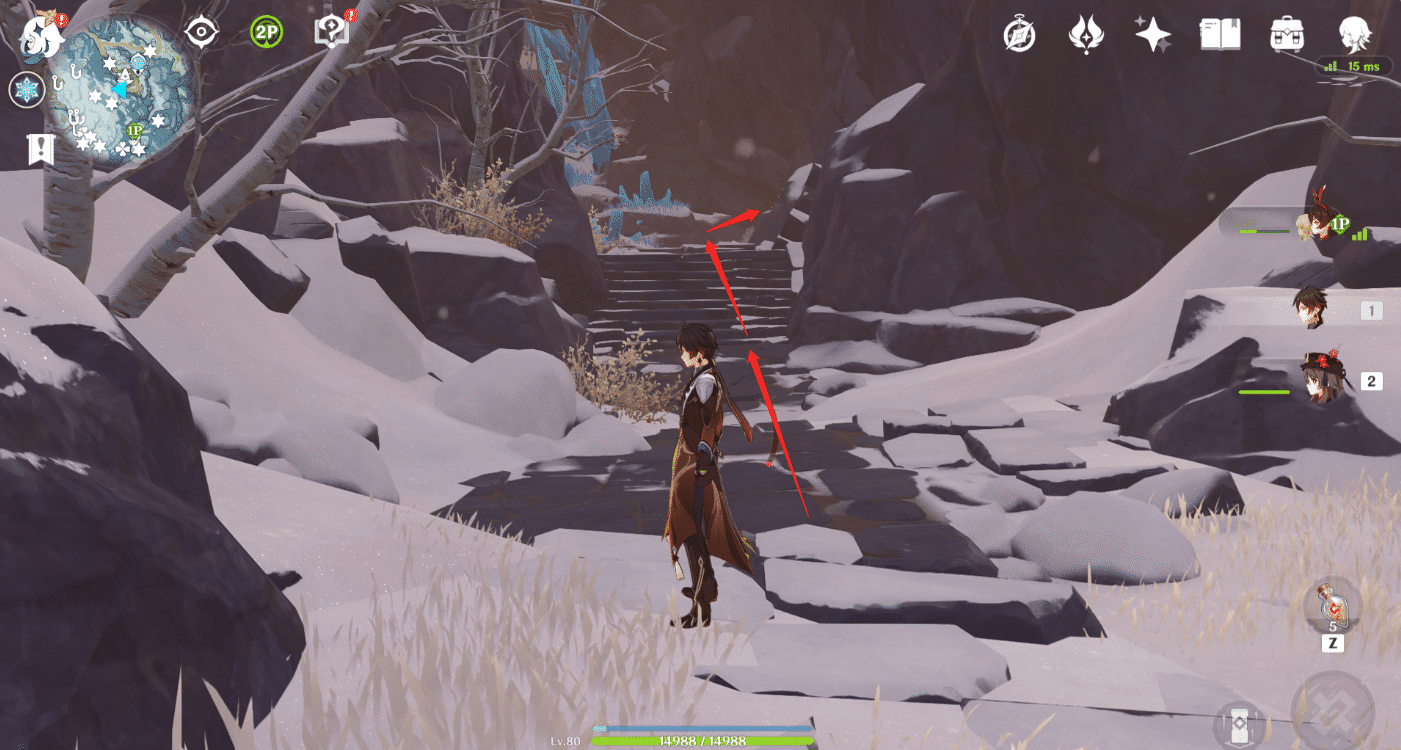This screenshot has width=1401, height=750.
Task: Open the Character screen portrait icon
Action: [x=1355, y=35]
